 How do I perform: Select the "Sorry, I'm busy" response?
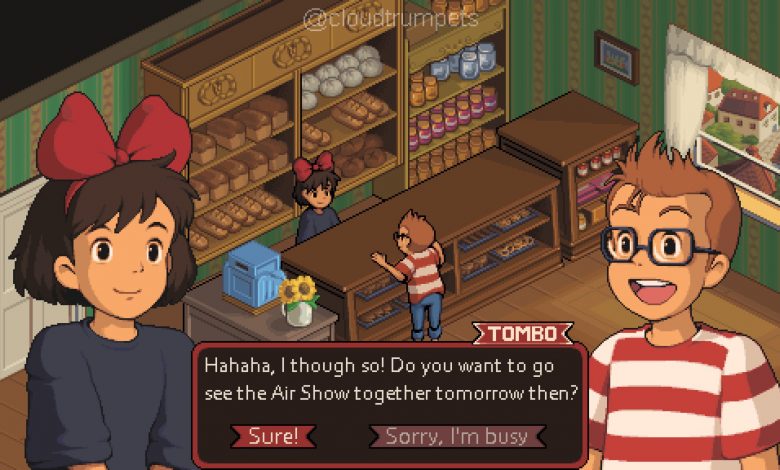458,436
